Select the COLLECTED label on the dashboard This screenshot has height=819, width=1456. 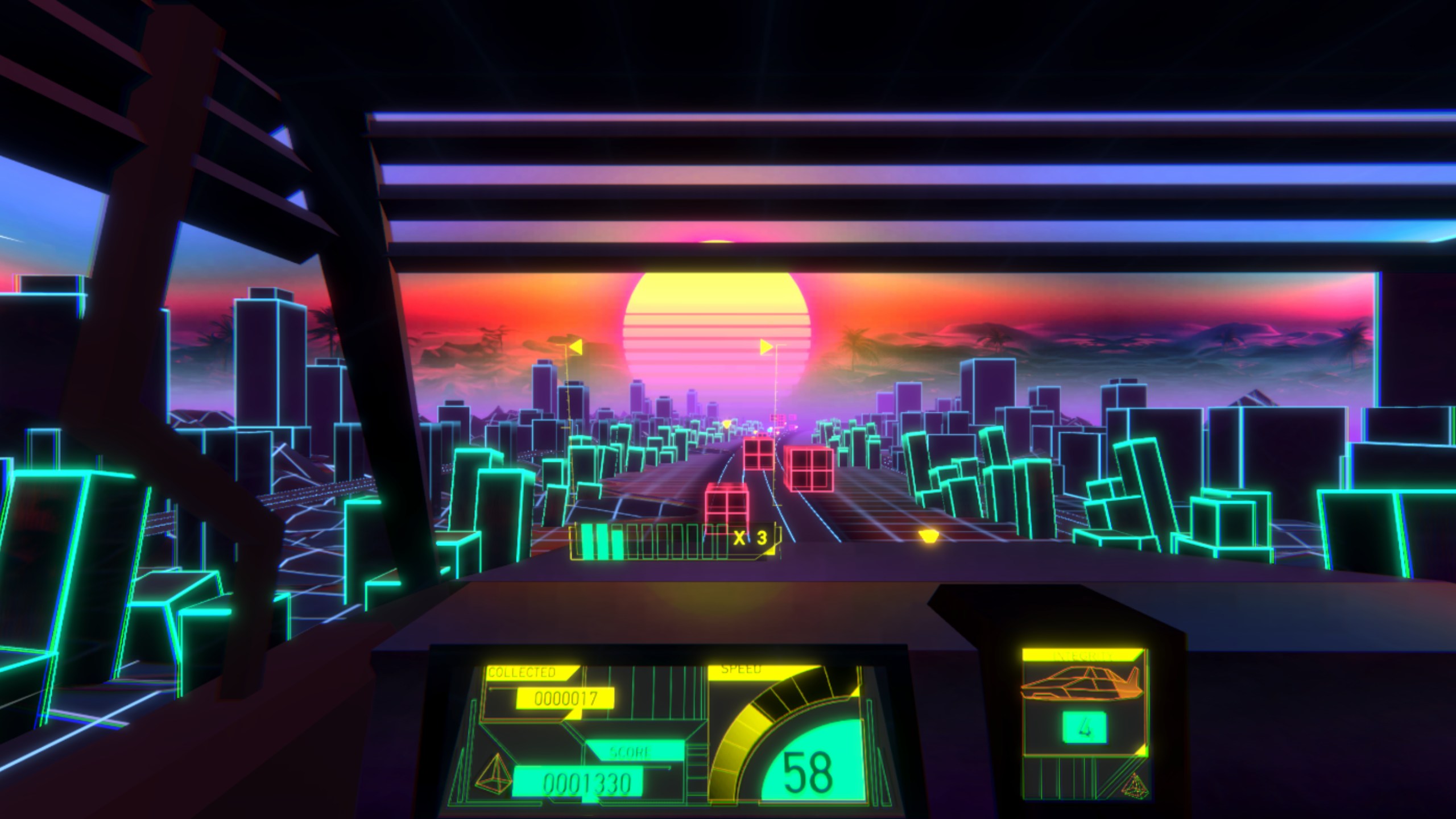click(x=523, y=671)
